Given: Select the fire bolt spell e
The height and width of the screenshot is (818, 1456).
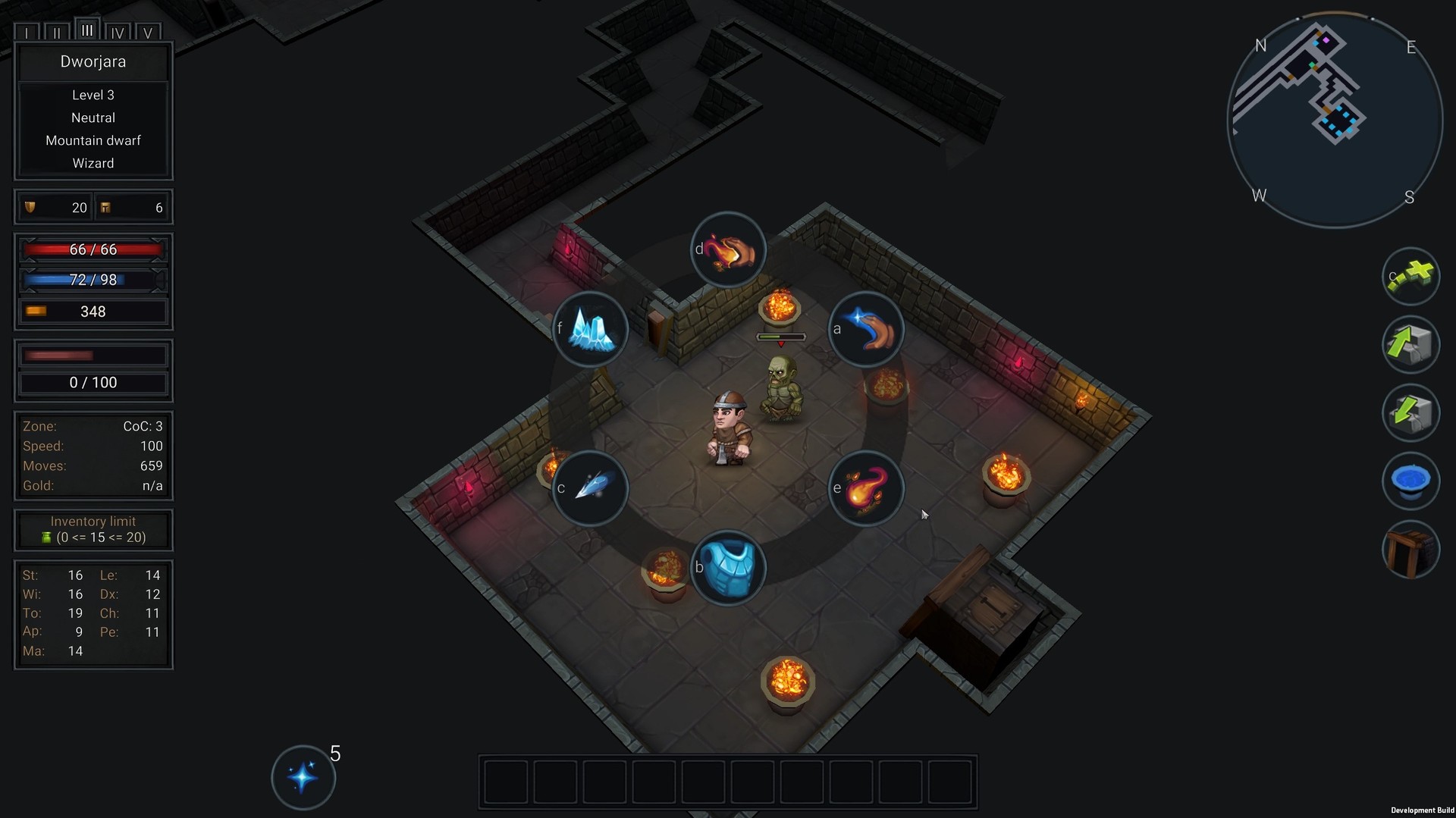Looking at the screenshot, I should coord(865,488).
